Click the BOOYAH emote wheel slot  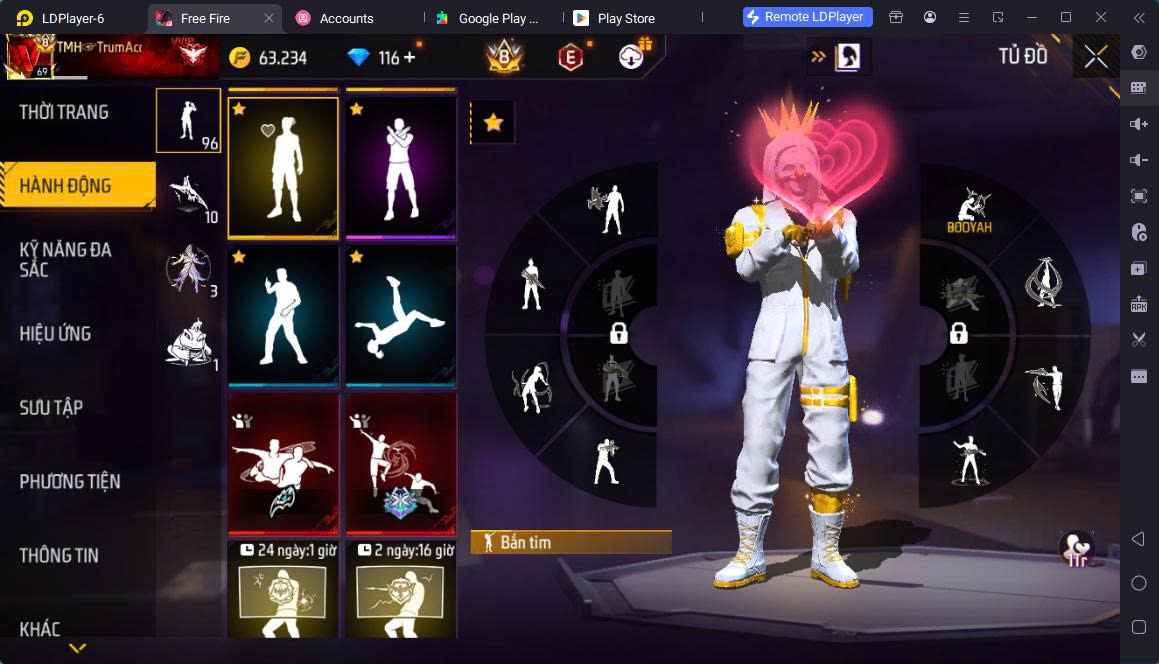click(967, 209)
